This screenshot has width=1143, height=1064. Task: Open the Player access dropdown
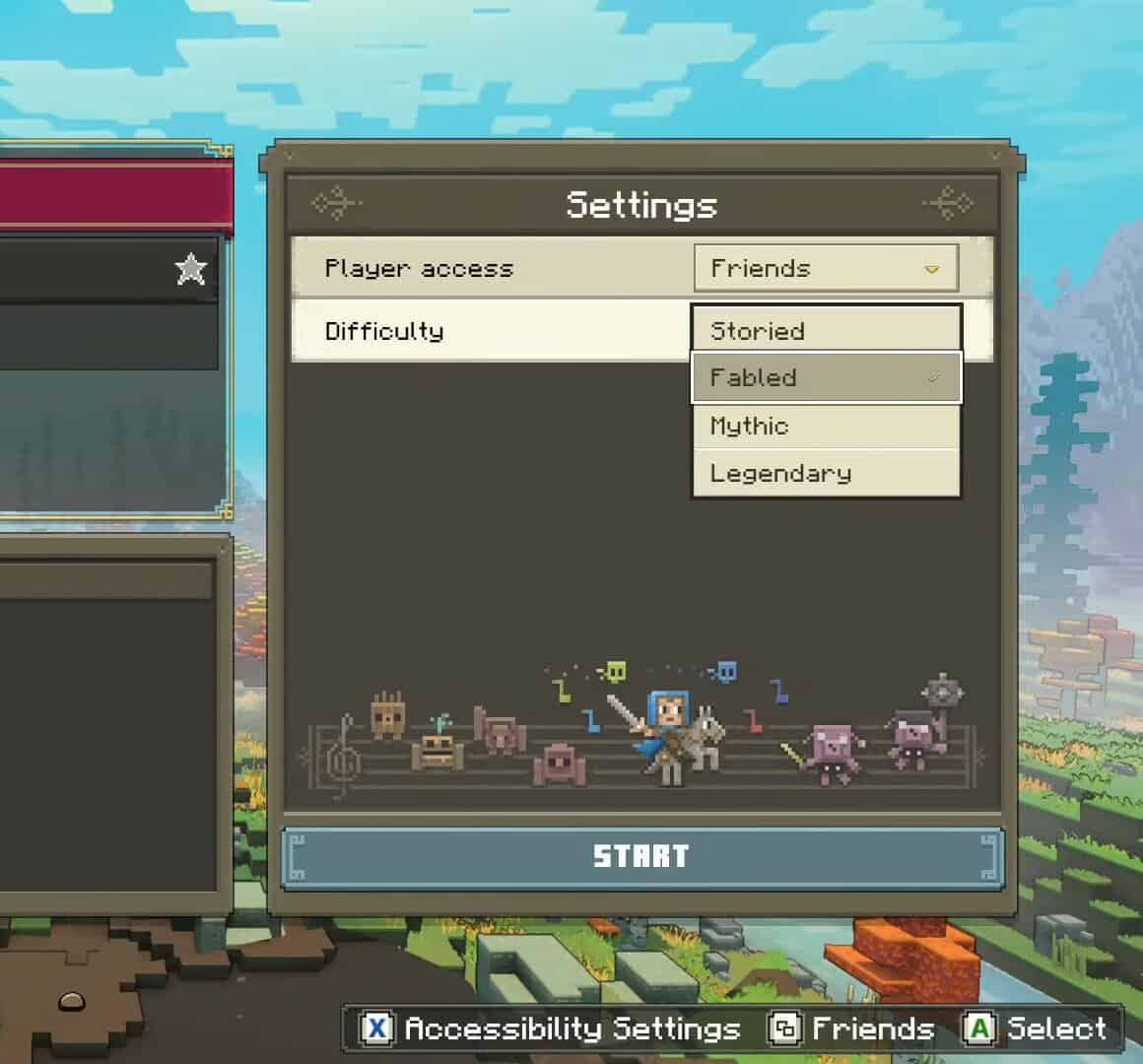[x=826, y=268]
